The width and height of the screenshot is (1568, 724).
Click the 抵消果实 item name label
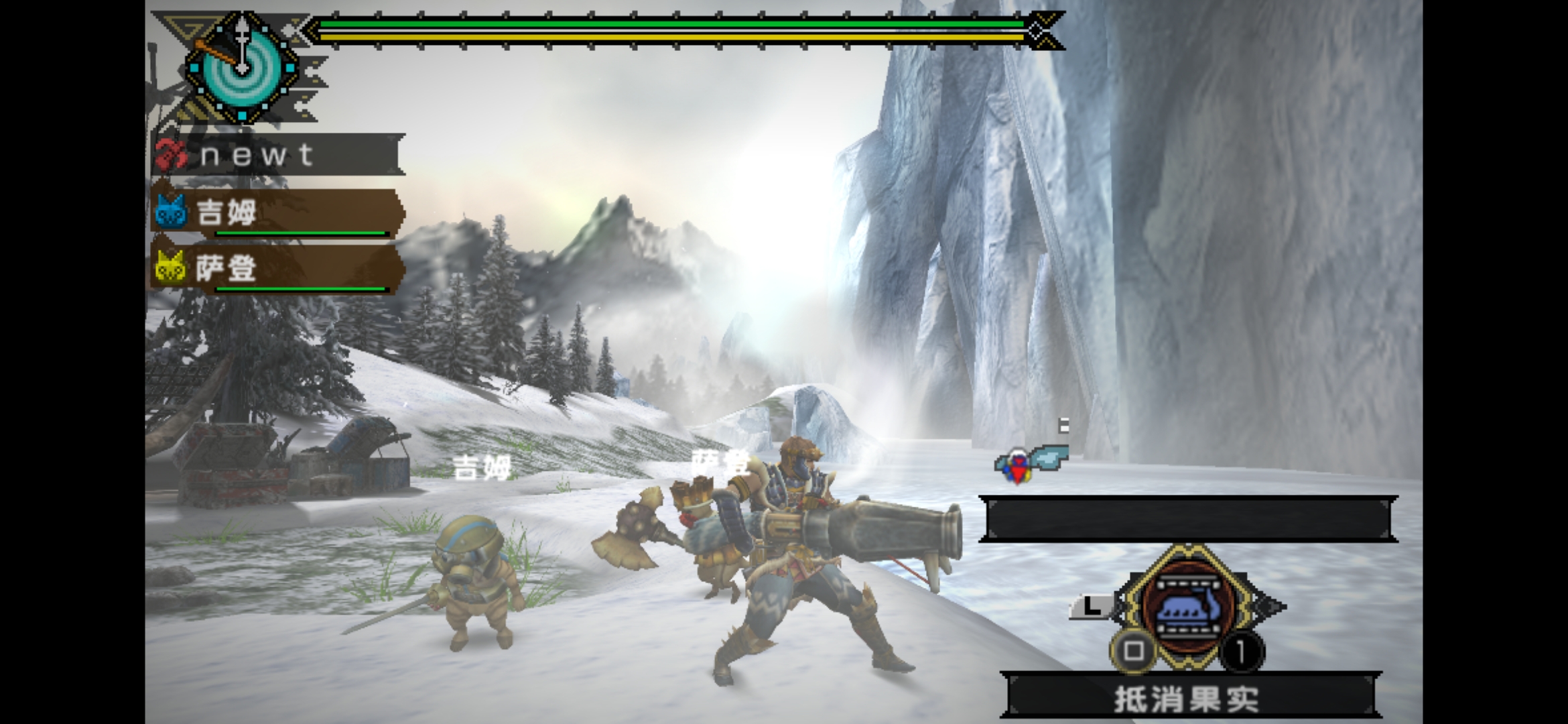click(x=1187, y=699)
